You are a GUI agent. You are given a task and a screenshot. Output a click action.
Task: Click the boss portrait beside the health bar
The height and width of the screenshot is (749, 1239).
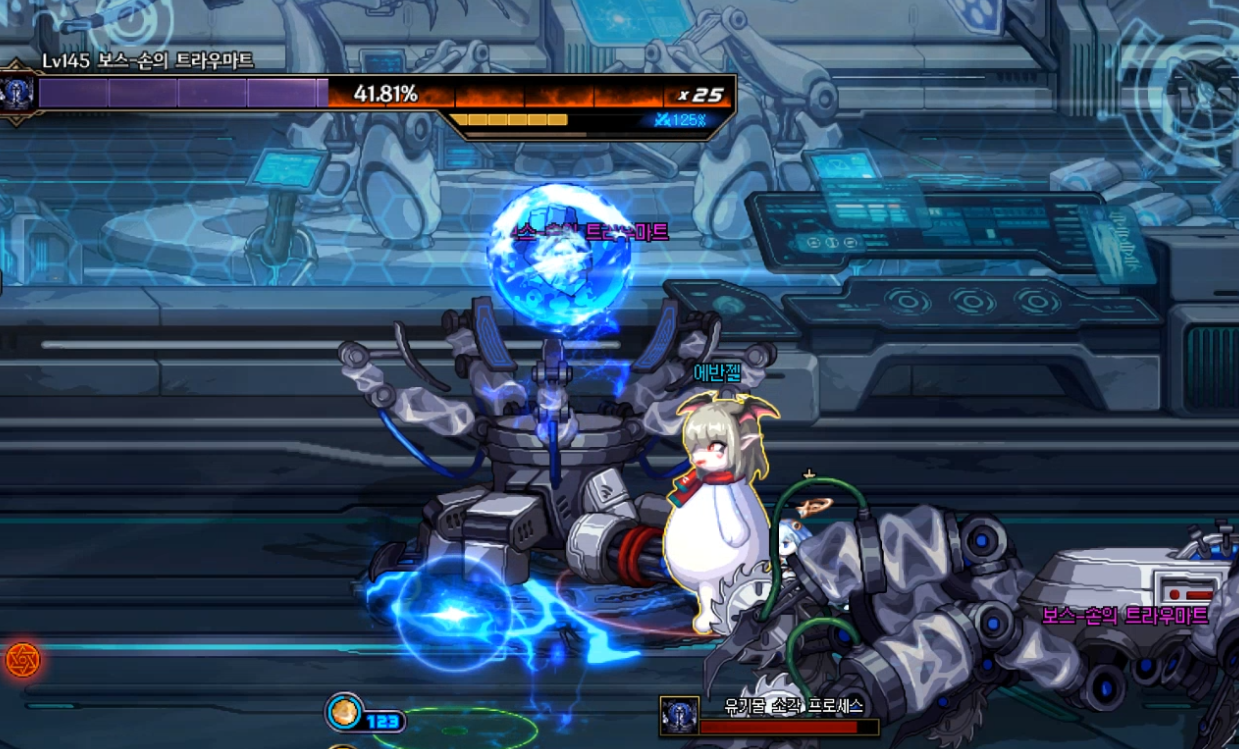(x=19, y=94)
